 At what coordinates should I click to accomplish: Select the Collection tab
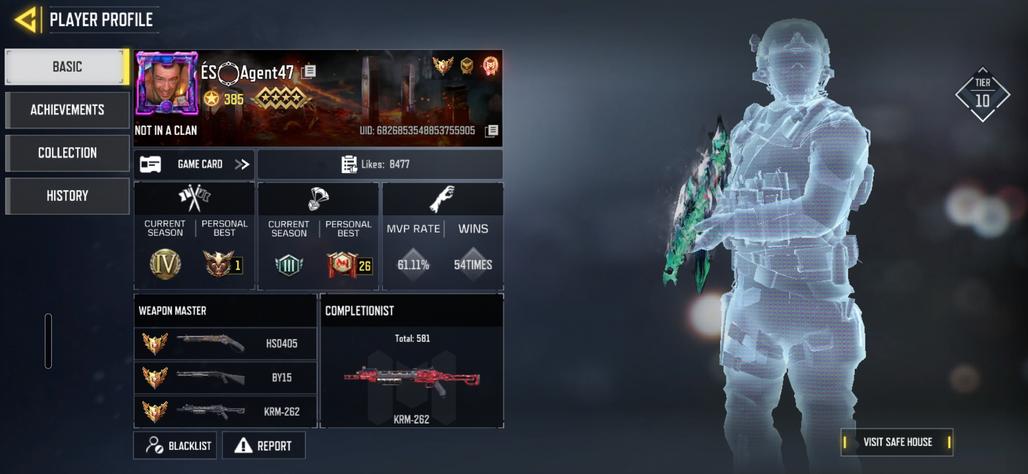67,153
